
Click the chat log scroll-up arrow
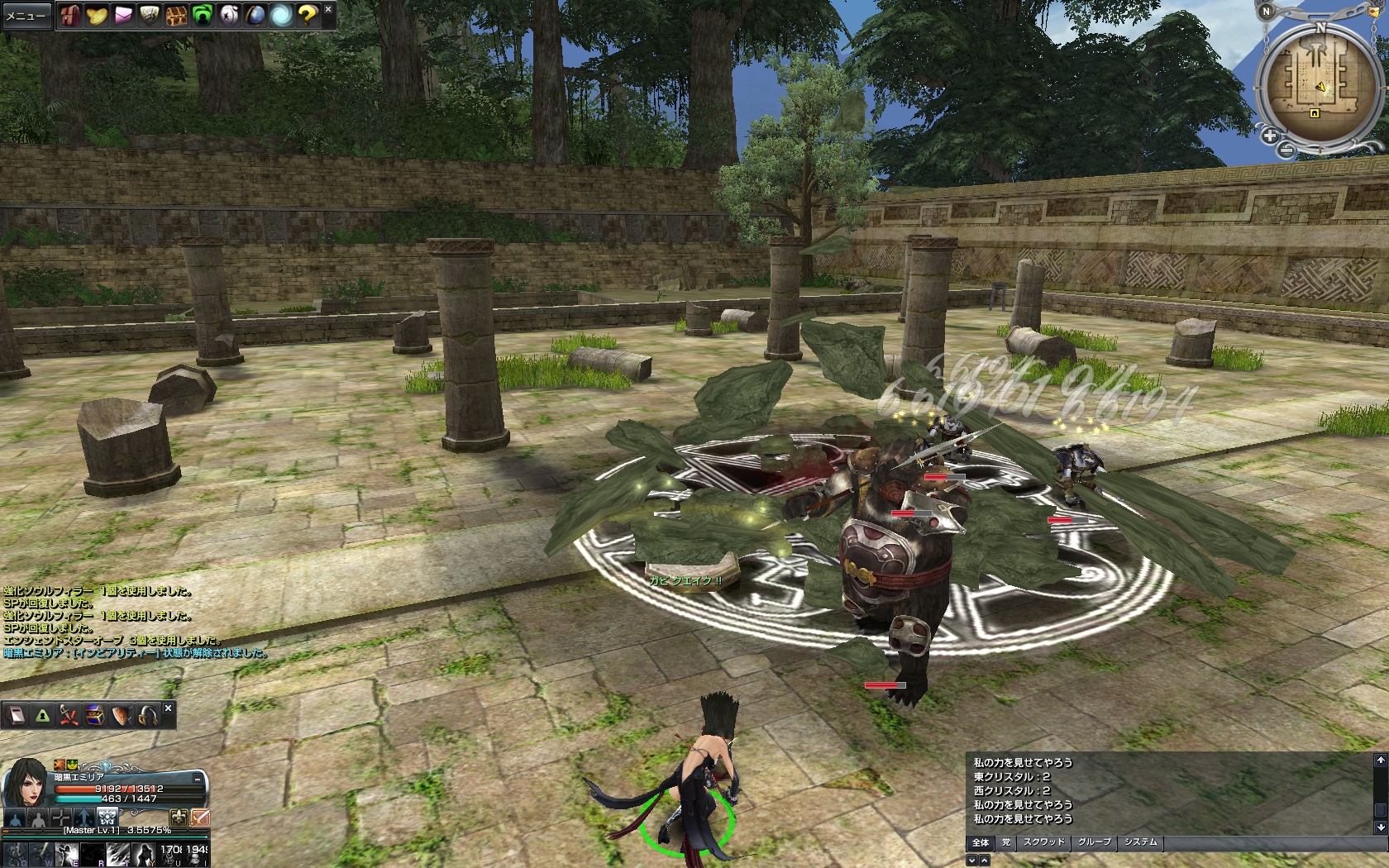coord(1380,760)
